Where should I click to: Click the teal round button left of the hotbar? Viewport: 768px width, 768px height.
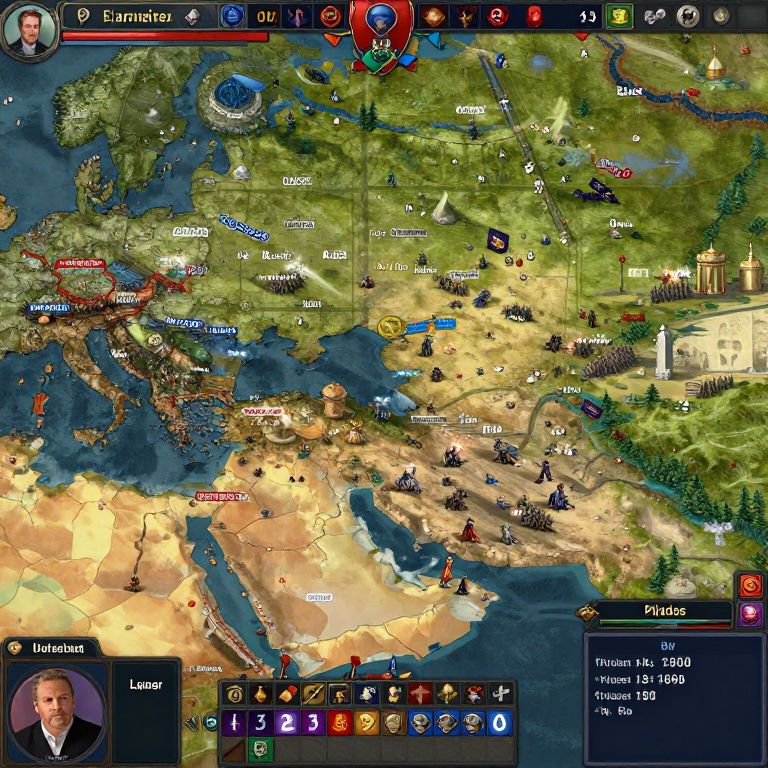click(x=210, y=722)
